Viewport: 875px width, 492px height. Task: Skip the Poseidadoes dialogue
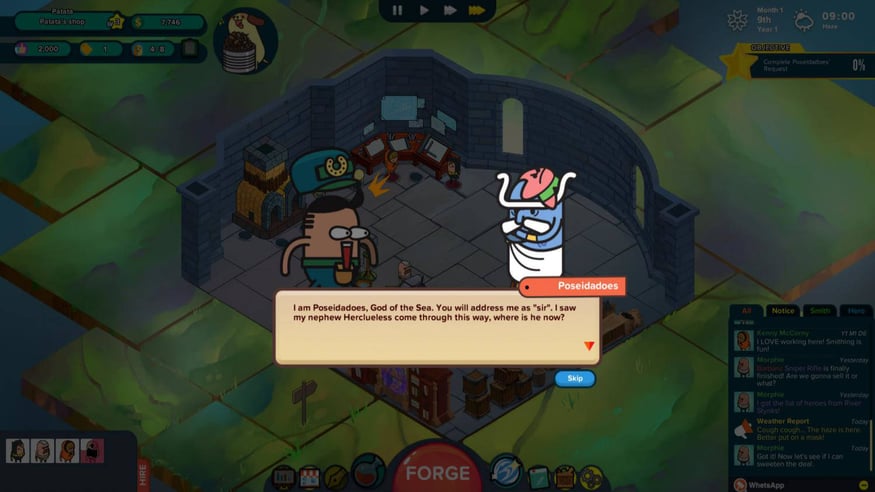click(x=575, y=378)
